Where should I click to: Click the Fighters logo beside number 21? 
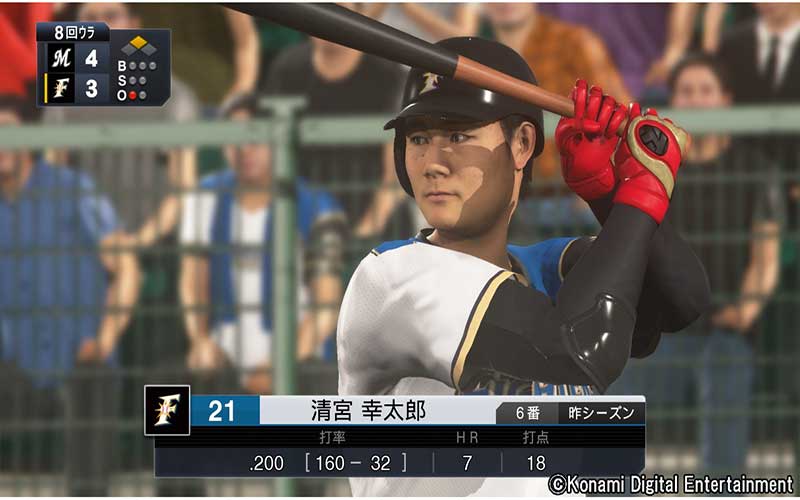point(167,410)
